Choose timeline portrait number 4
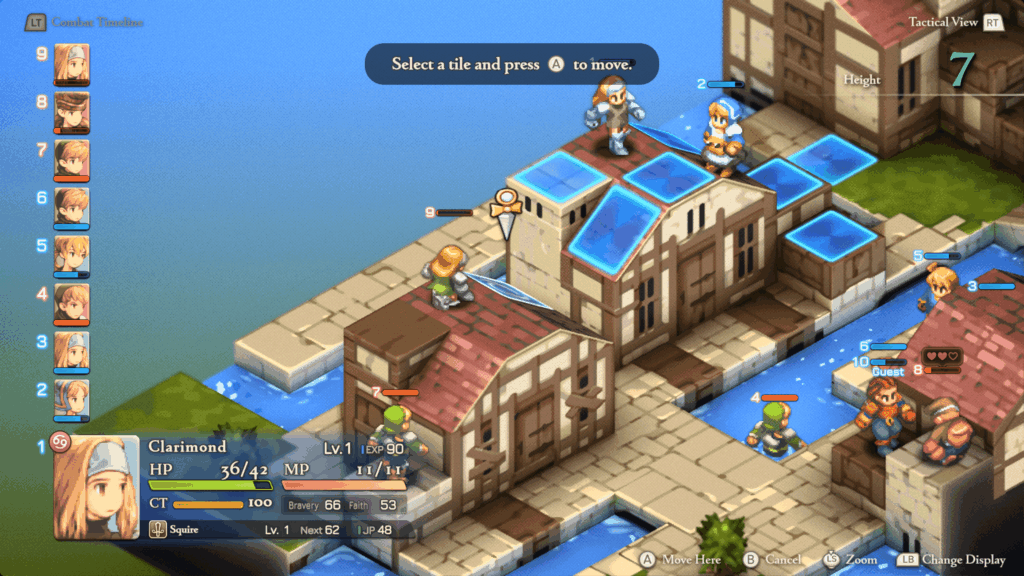Screen dimensions: 1024x576 pos(72,302)
